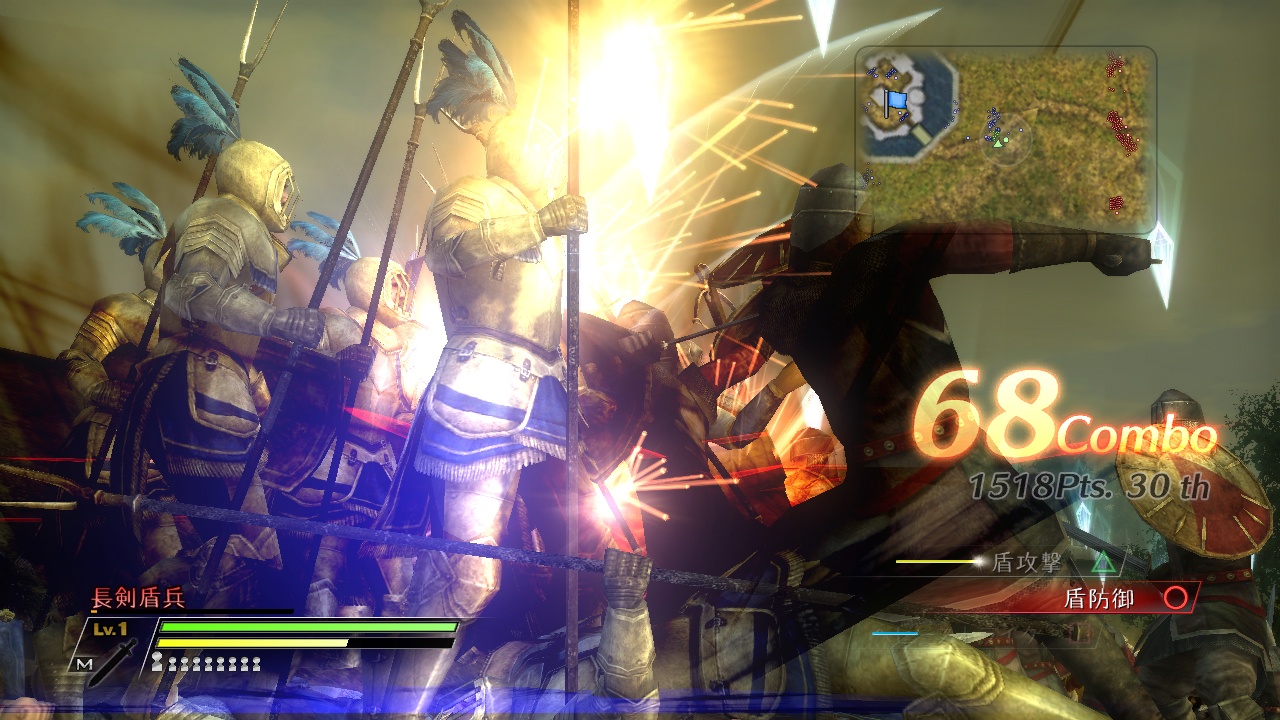Click the leader soldier icon beside the troop count
Image resolution: width=1280 pixels, height=720 pixels.
click(156, 660)
